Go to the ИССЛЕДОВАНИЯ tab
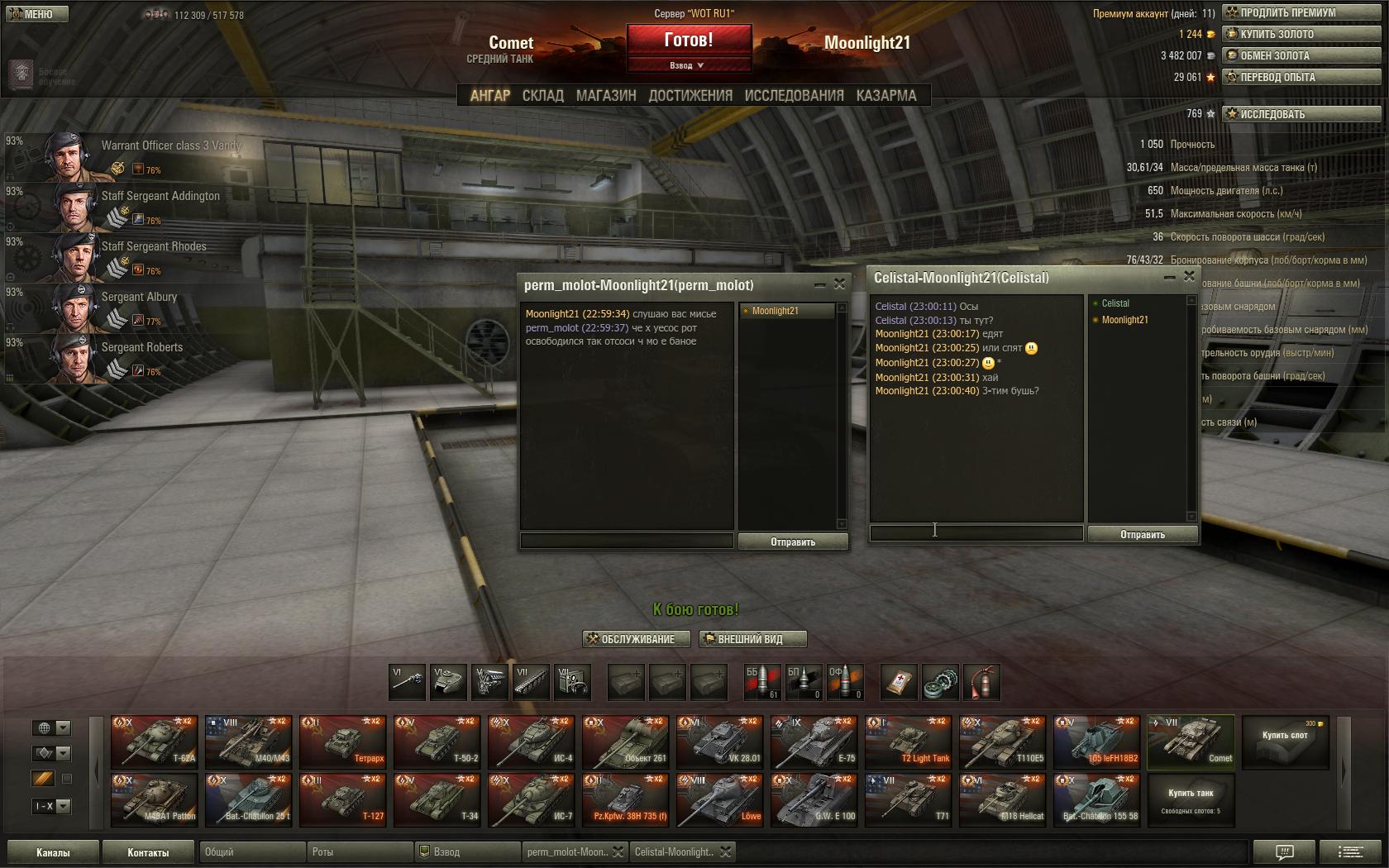This screenshot has height=868, width=1389. [794, 96]
